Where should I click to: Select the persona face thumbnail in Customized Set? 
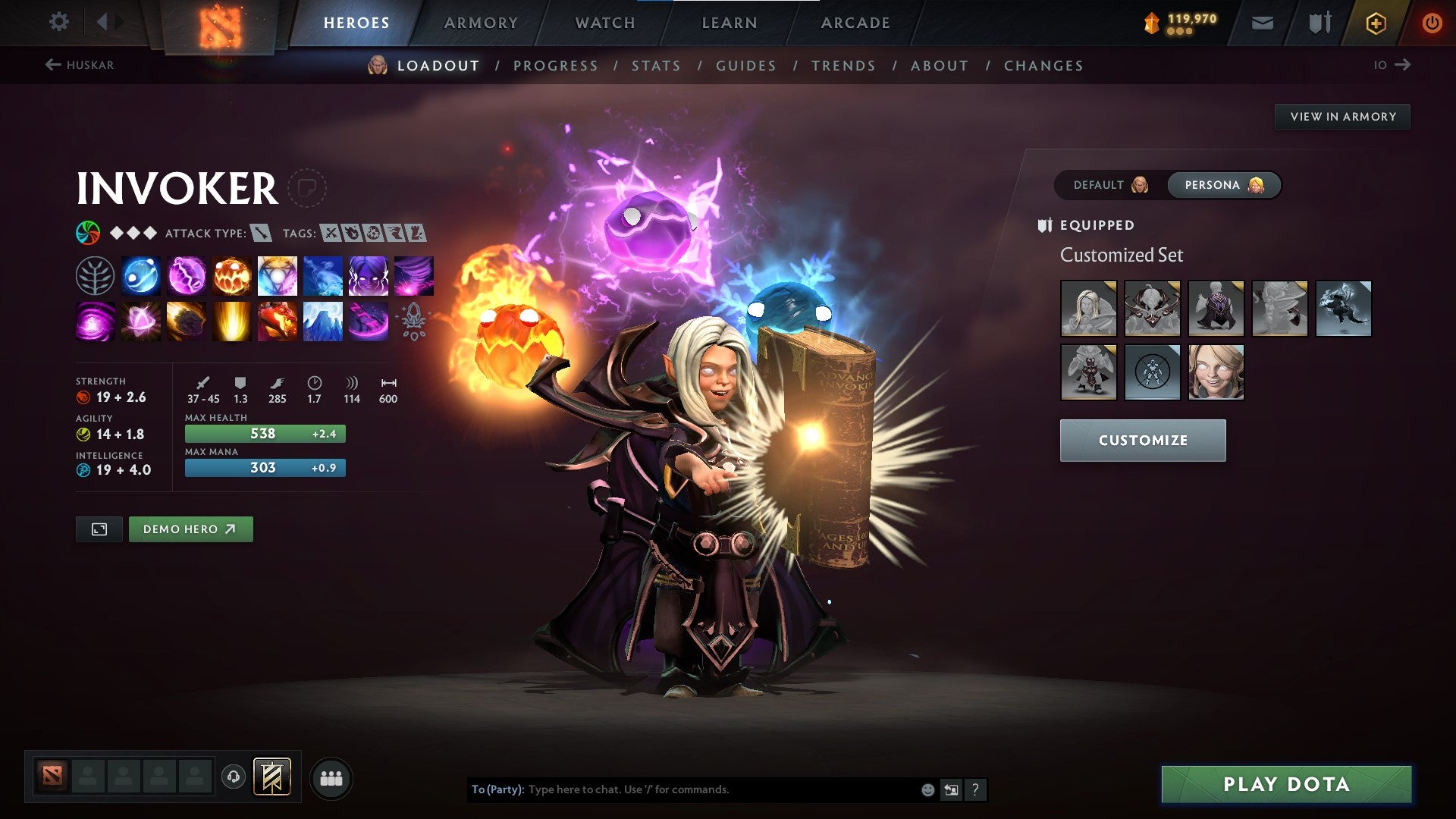pos(1216,372)
